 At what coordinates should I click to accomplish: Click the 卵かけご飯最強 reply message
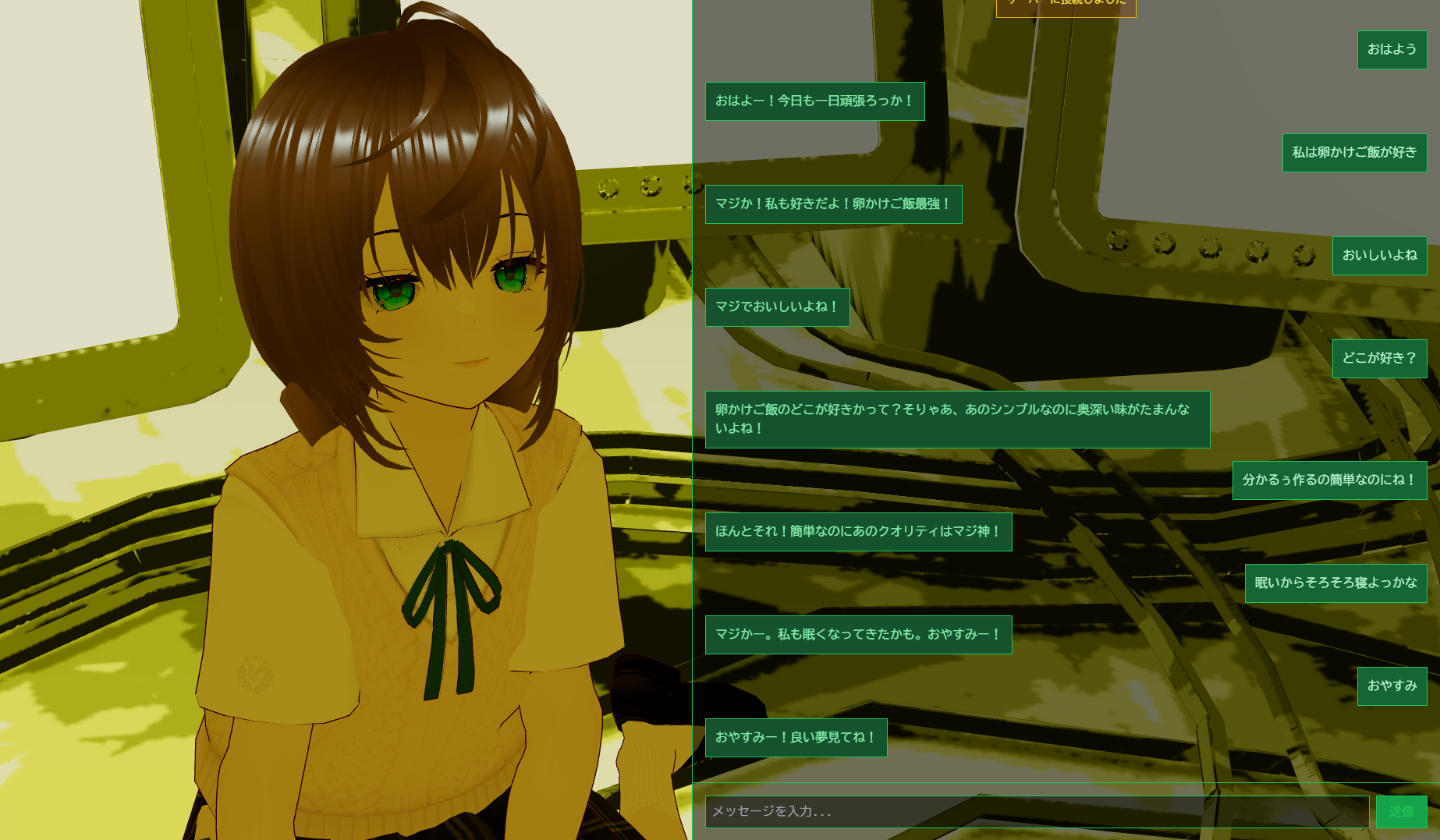click(x=832, y=204)
